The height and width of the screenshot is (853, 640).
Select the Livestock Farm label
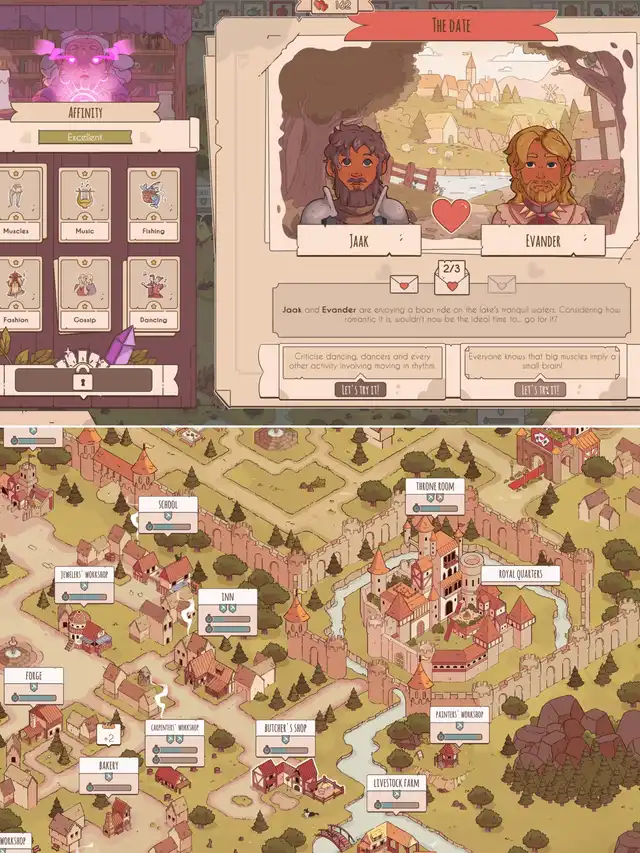pyautogui.click(x=395, y=791)
